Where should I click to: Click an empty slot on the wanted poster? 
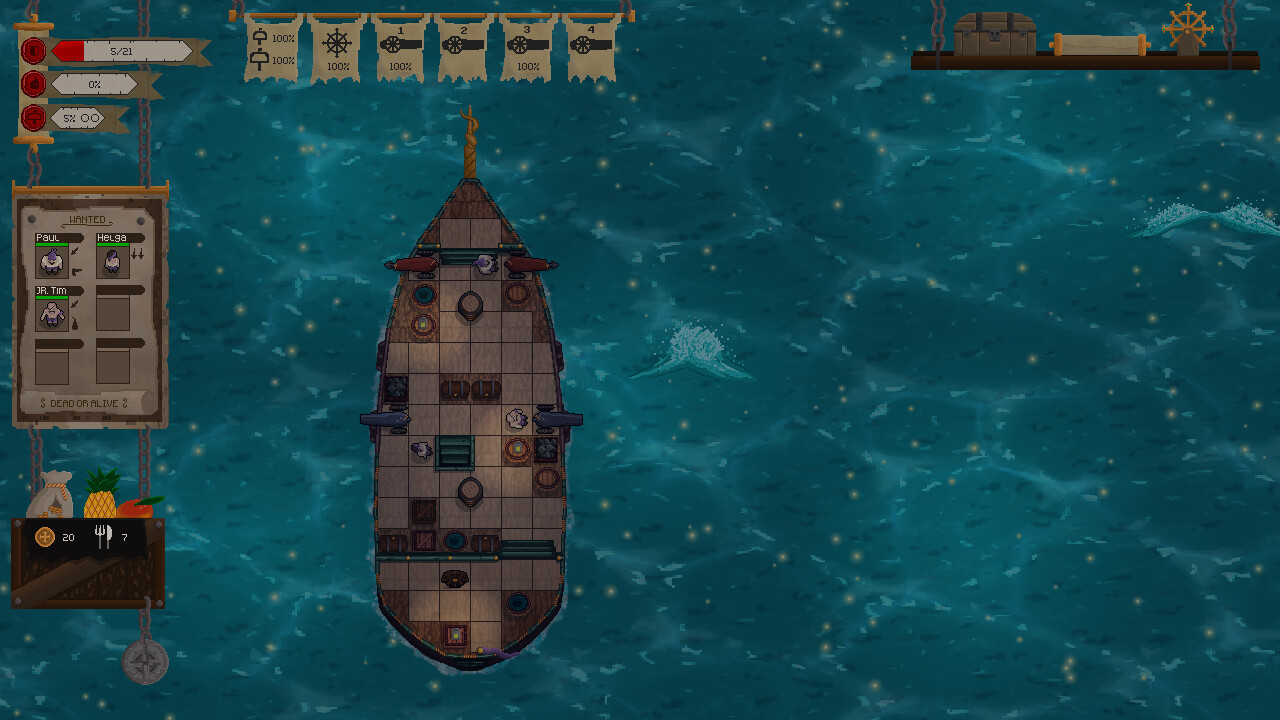(112, 313)
